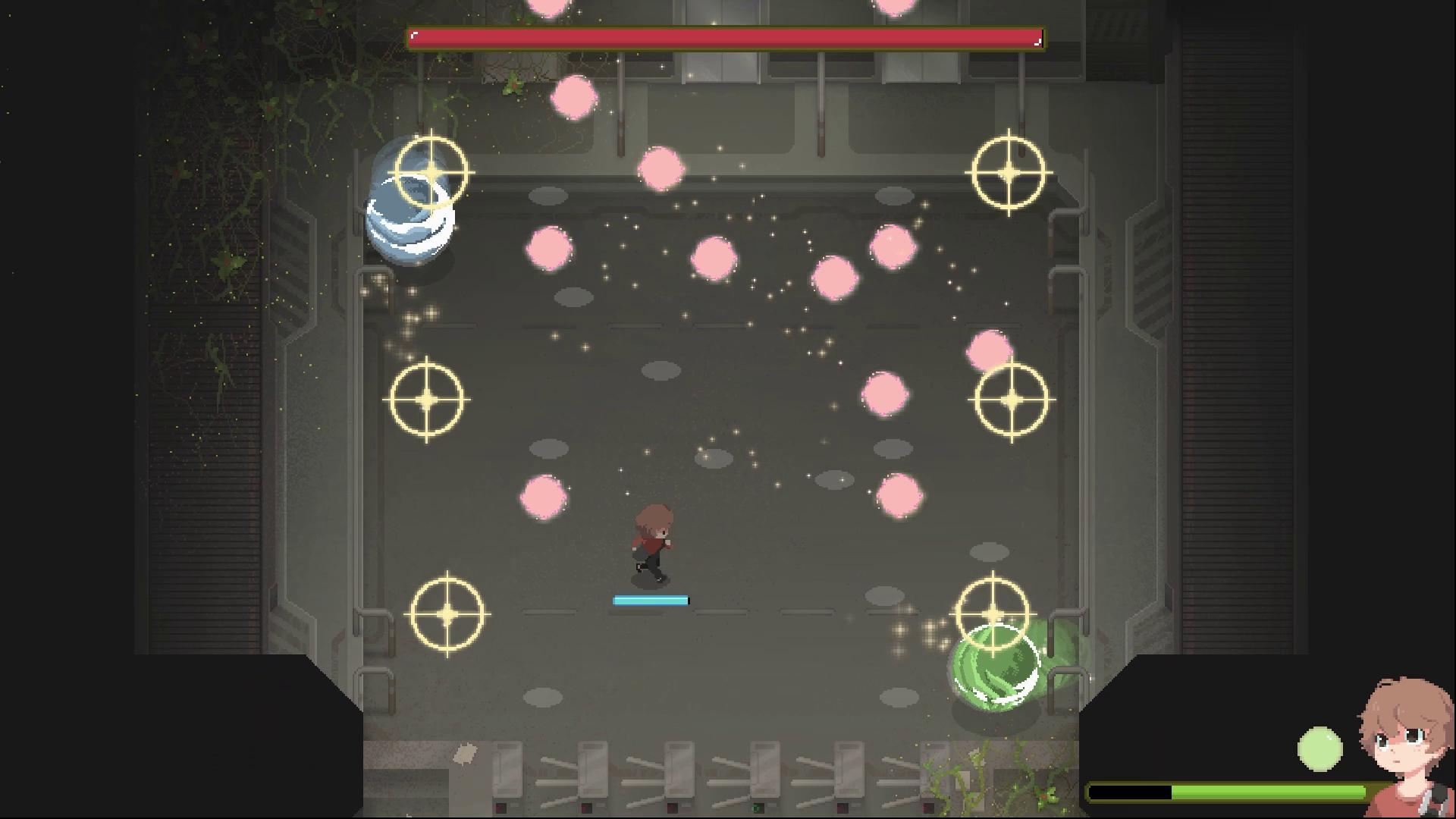The height and width of the screenshot is (819, 1456).
Task: Select the left-middle targeting reticle
Action: (428, 397)
